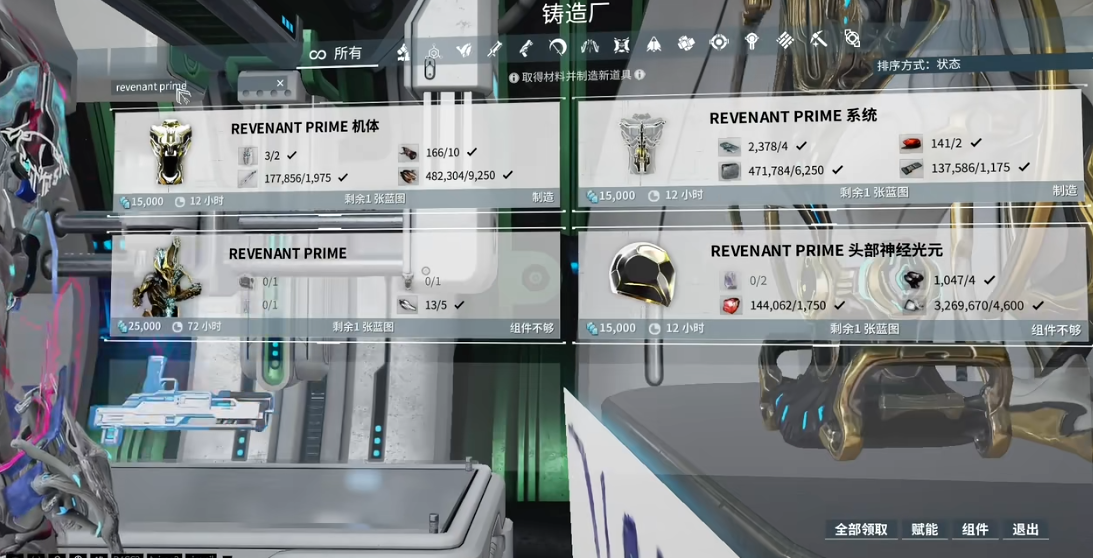Switch to the microscope icon category tab
Viewport: 1093px width, 558px height.
(403, 52)
